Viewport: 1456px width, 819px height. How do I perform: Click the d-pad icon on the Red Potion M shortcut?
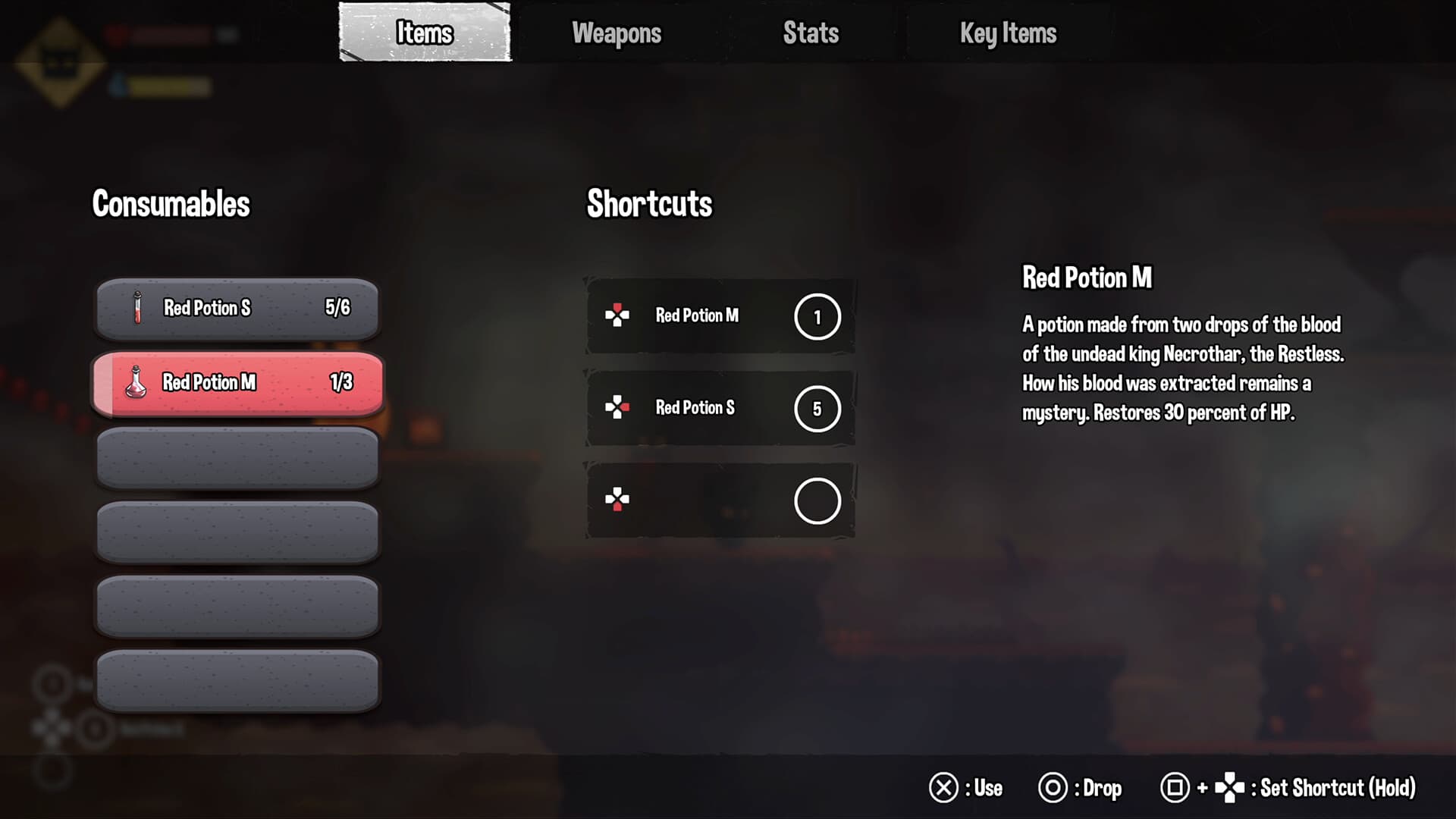(x=619, y=316)
